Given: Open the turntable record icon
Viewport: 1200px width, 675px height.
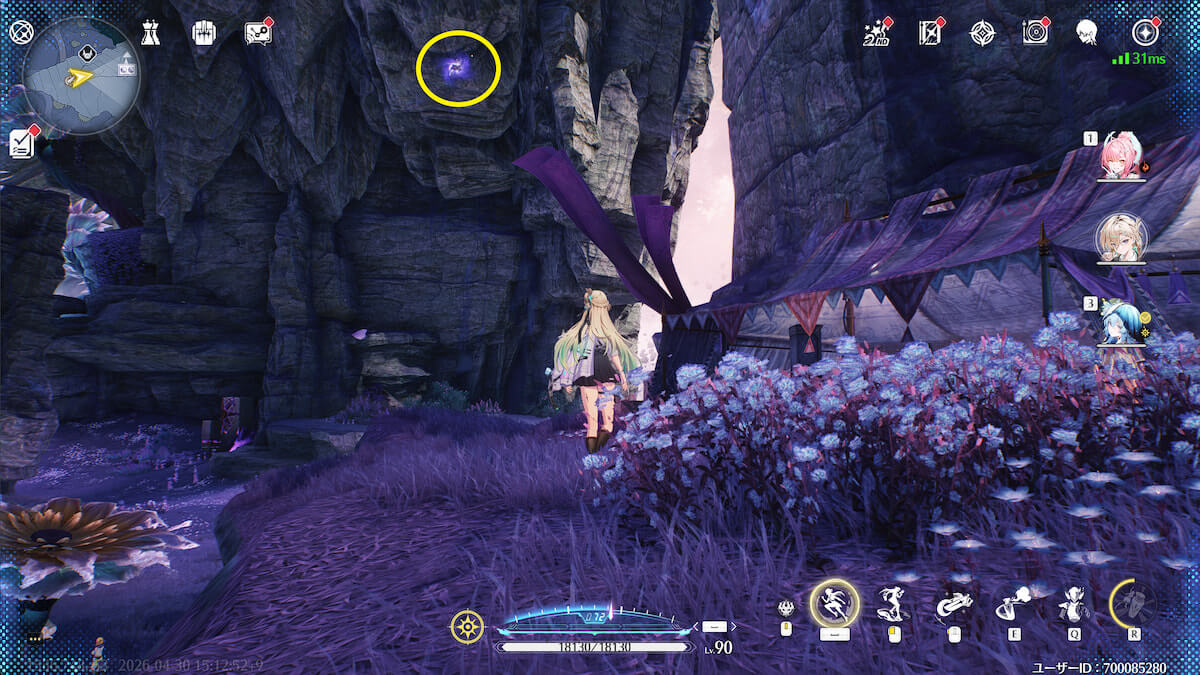Looking at the screenshot, I should click(1035, 33).
